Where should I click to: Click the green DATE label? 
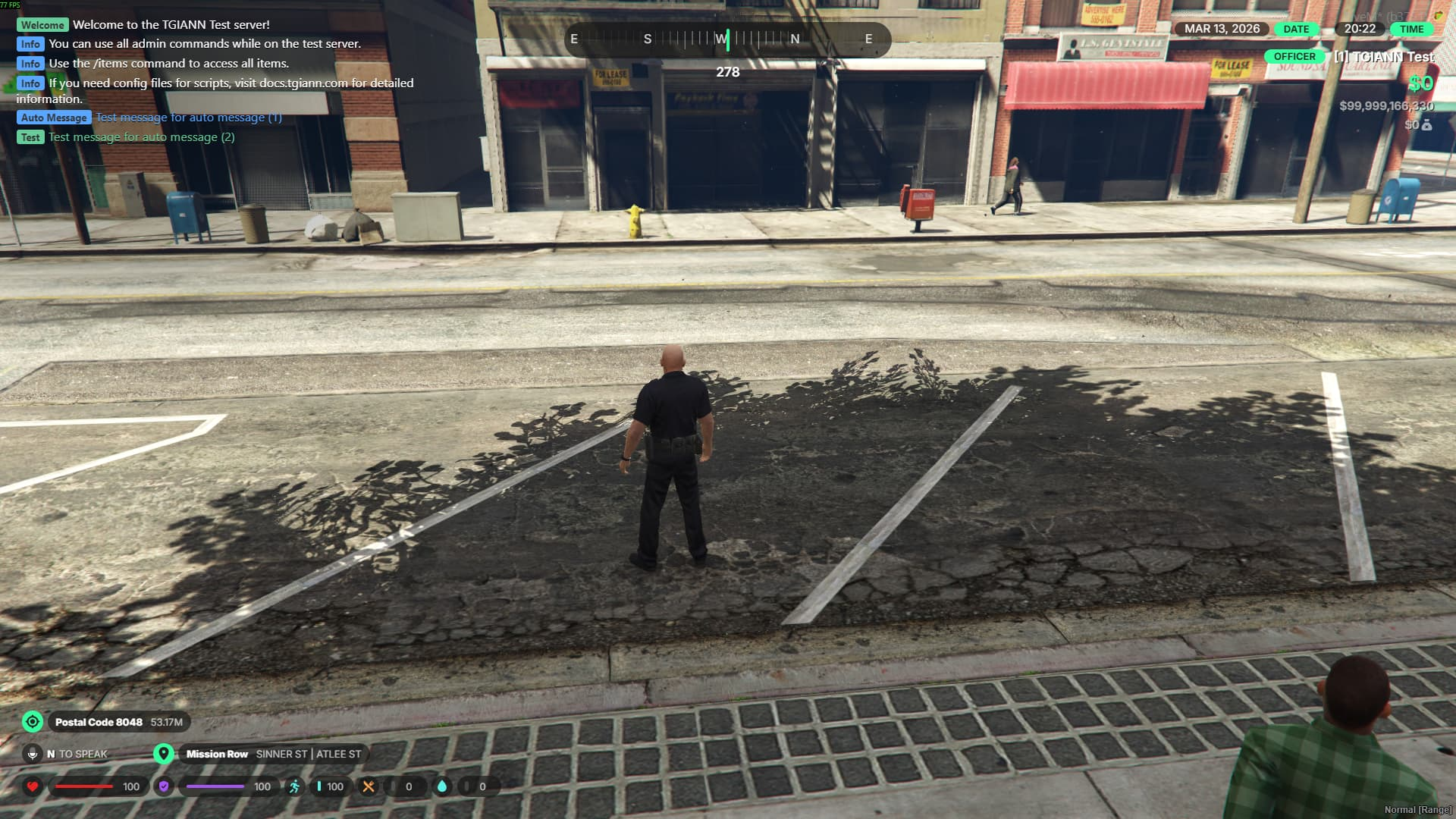[1296, 30]
